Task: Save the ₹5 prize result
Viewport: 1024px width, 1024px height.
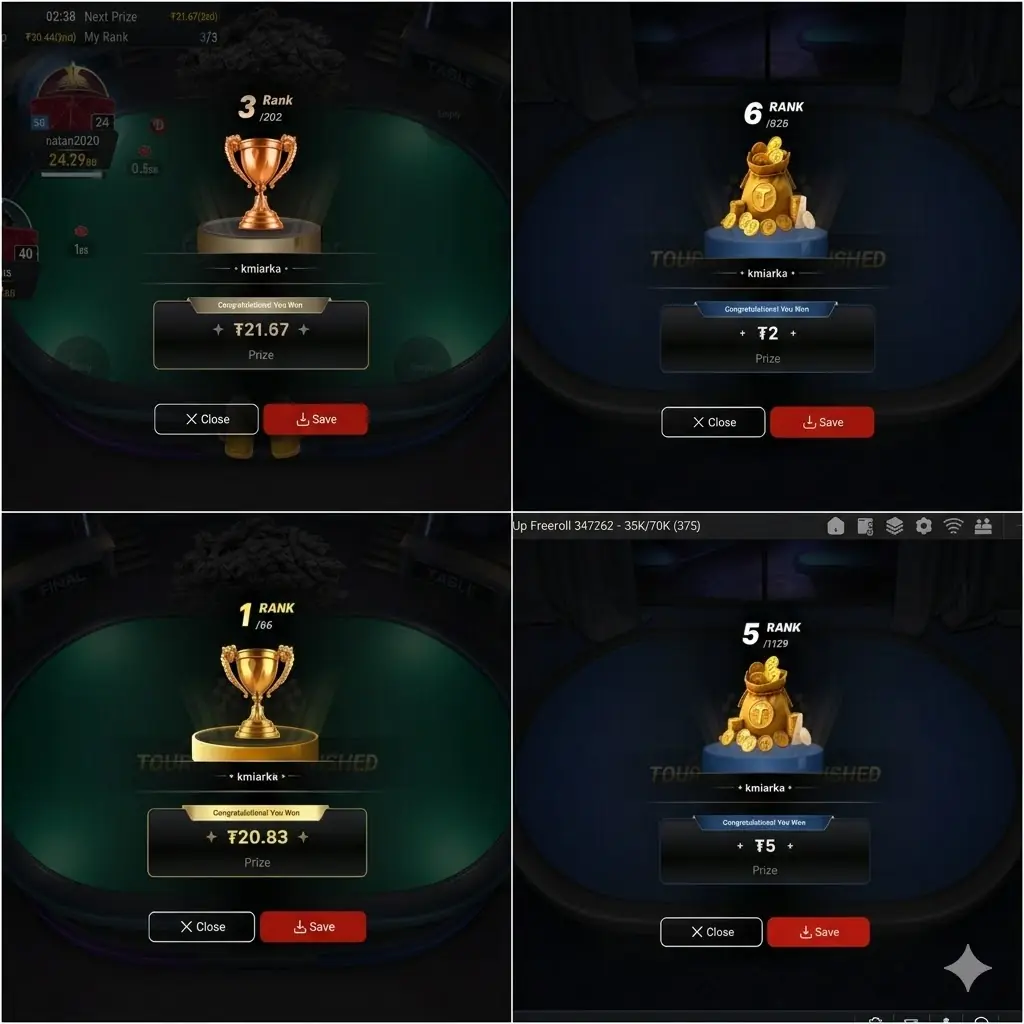Action: coord(818,932)
